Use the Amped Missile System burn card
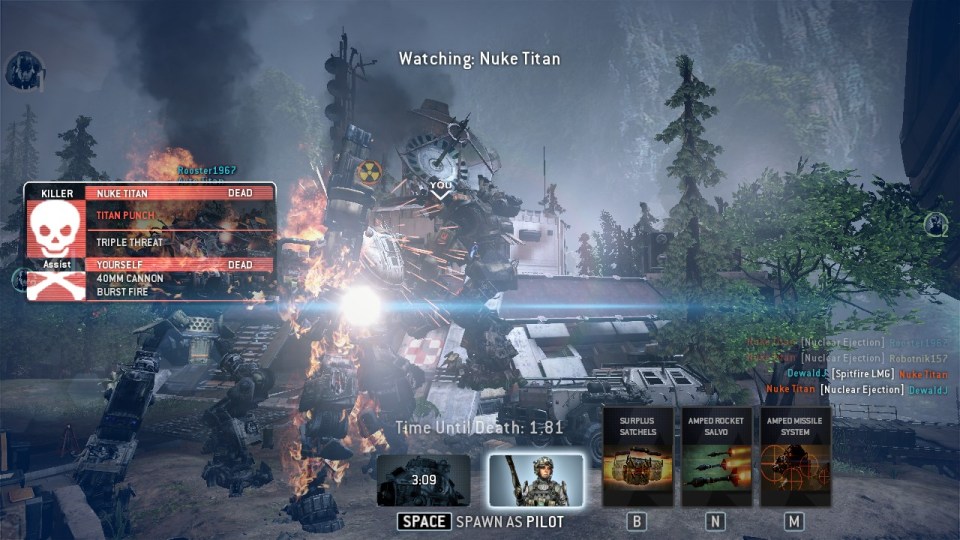Screen dimensions: 960x540 point(795,456)
